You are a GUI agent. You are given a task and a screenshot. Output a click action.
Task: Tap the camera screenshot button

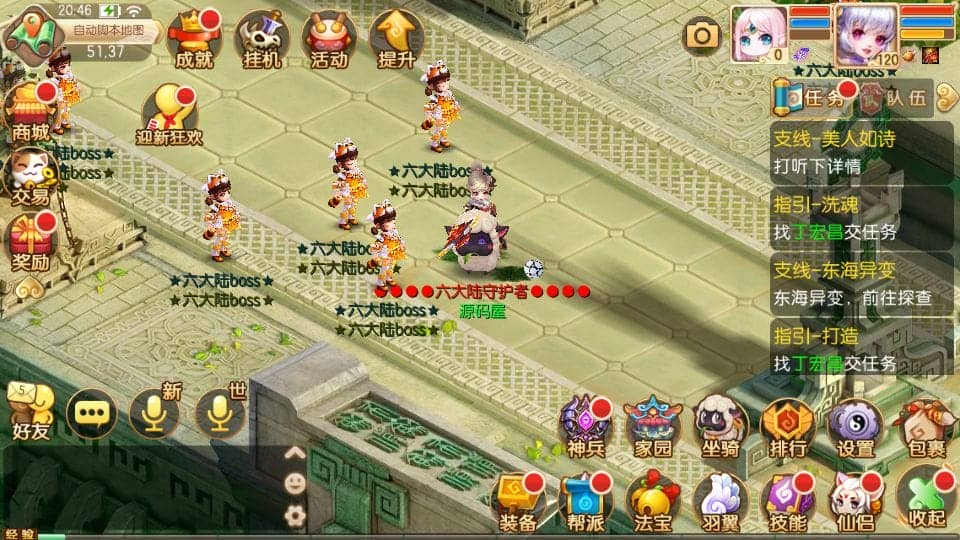tap(702, 36)
